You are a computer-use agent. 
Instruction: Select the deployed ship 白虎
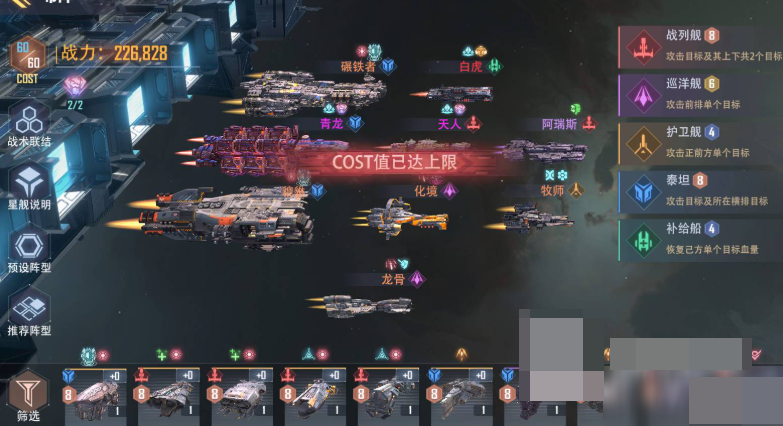pos(462,93)
